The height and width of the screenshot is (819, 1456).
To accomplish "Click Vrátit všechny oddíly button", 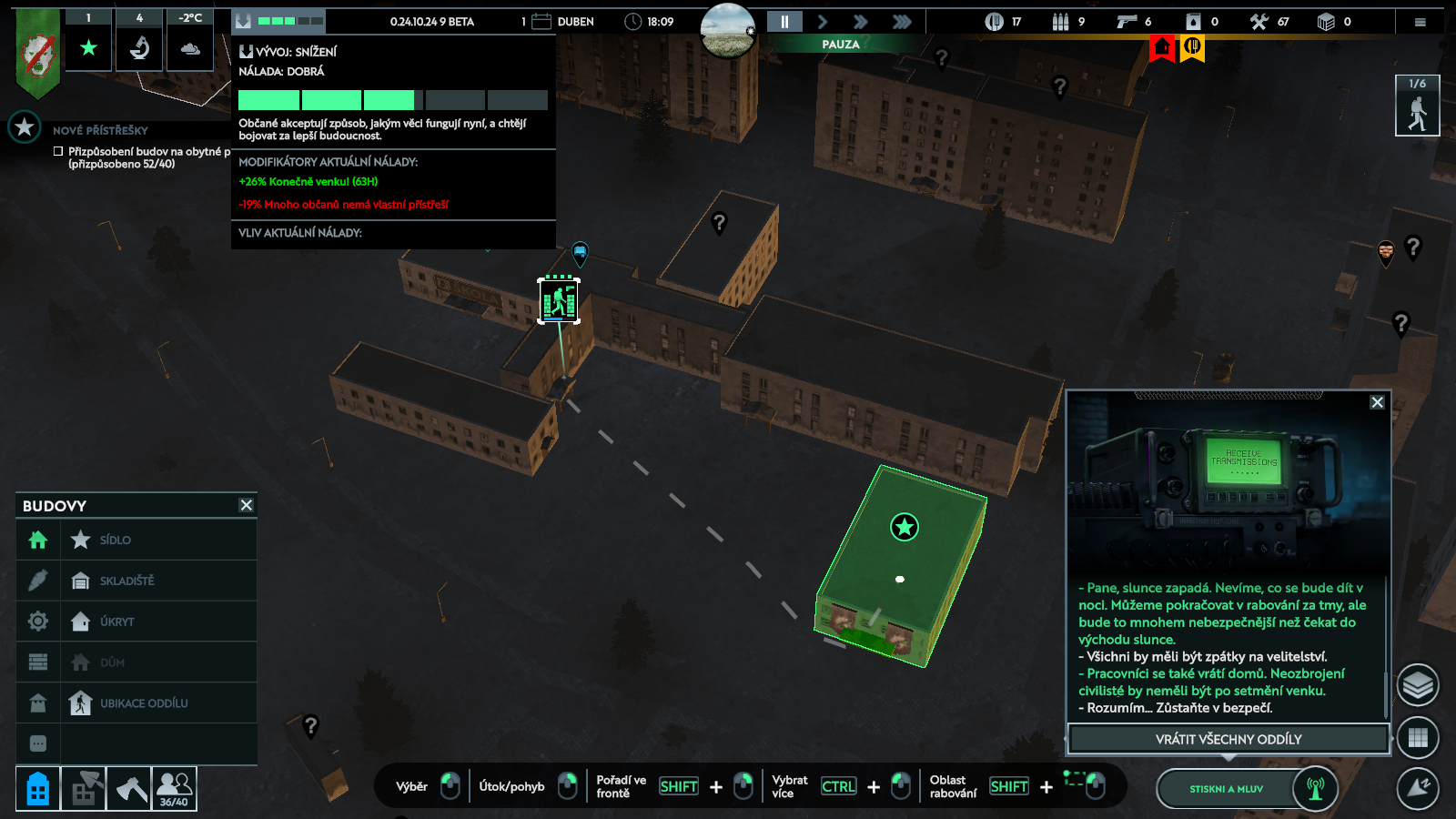I will (x=1228, y=739).
